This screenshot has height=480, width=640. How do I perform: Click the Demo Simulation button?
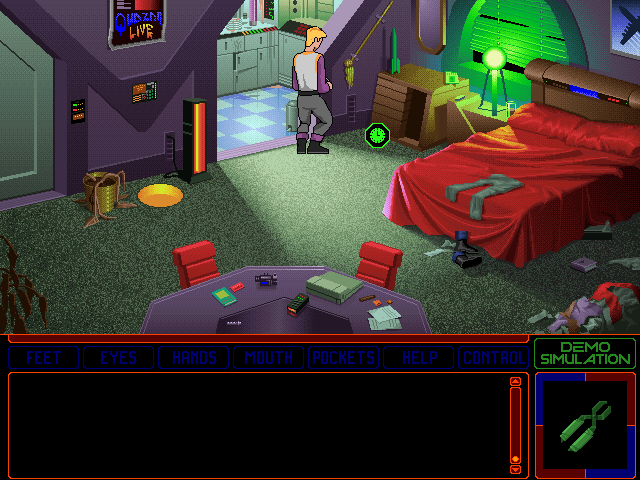[x=584, y=353]
